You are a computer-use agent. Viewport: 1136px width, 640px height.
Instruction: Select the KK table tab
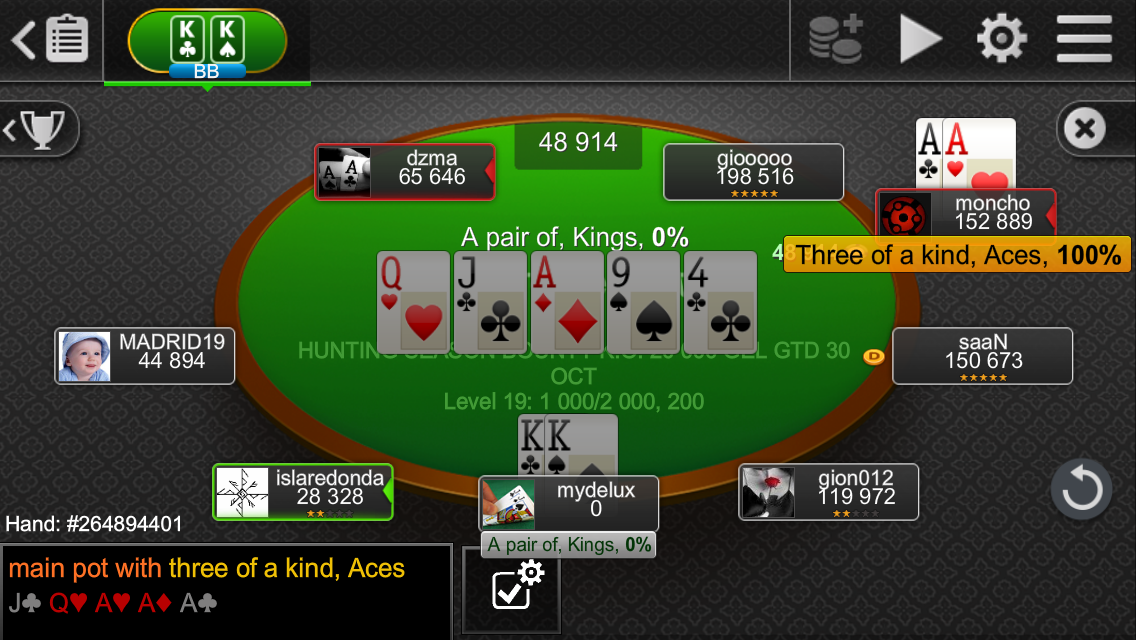tap(207, 42)
